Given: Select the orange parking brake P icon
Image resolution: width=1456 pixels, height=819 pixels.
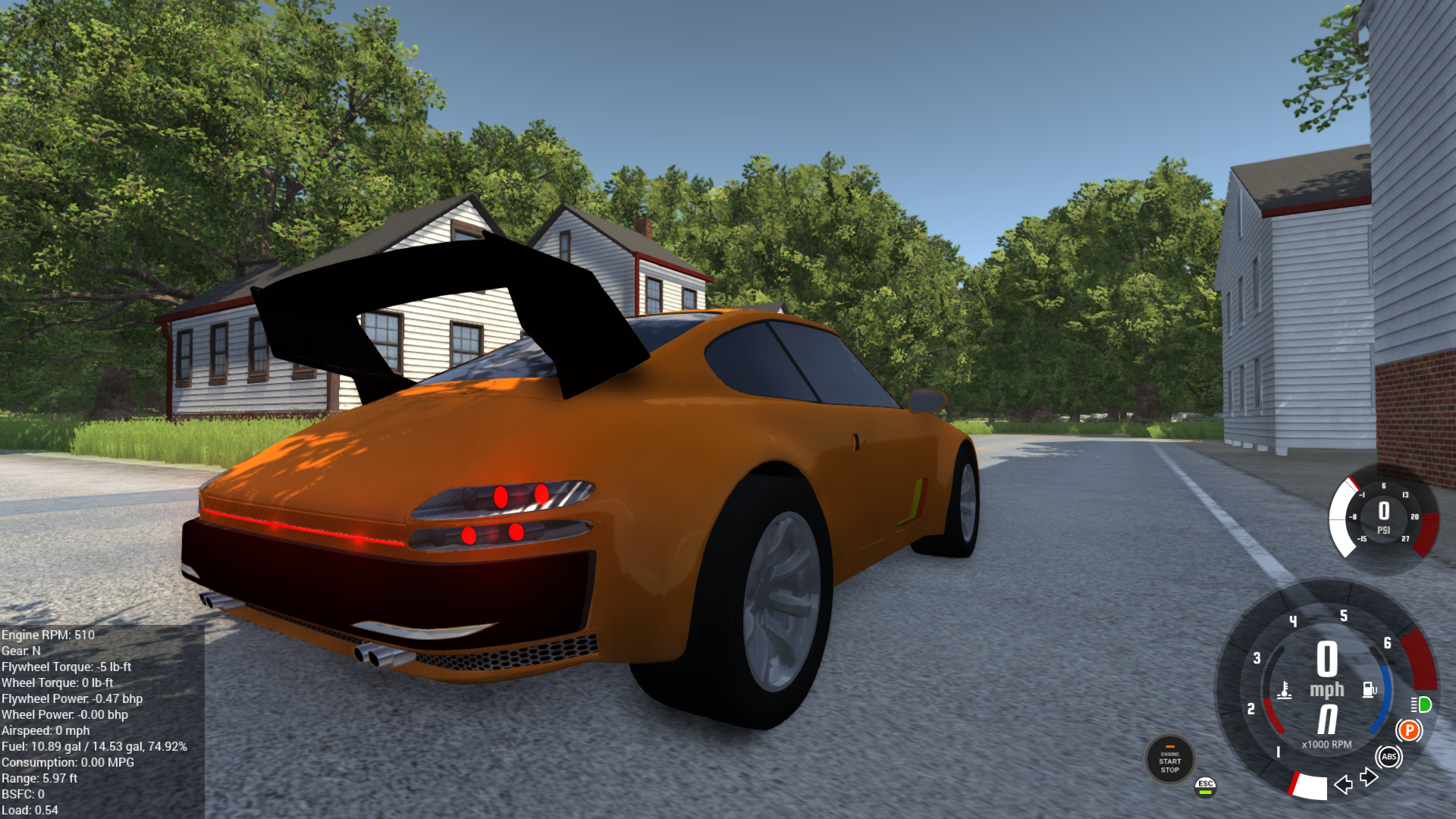Looking at the screenshot, I should 1409,730.
